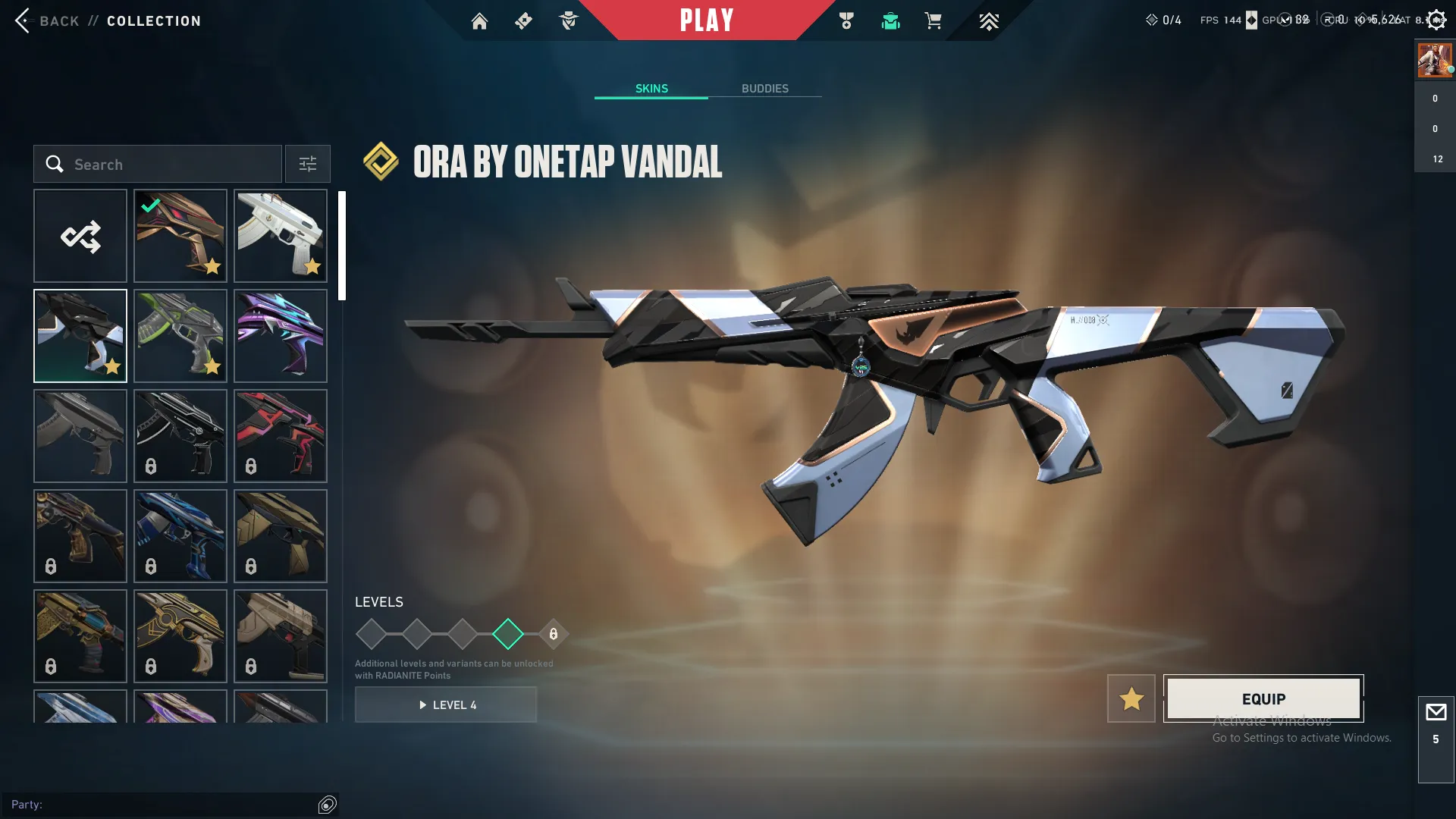Favorite the skin with the star button
1456x819 pixels.
tap(1131, 698)
